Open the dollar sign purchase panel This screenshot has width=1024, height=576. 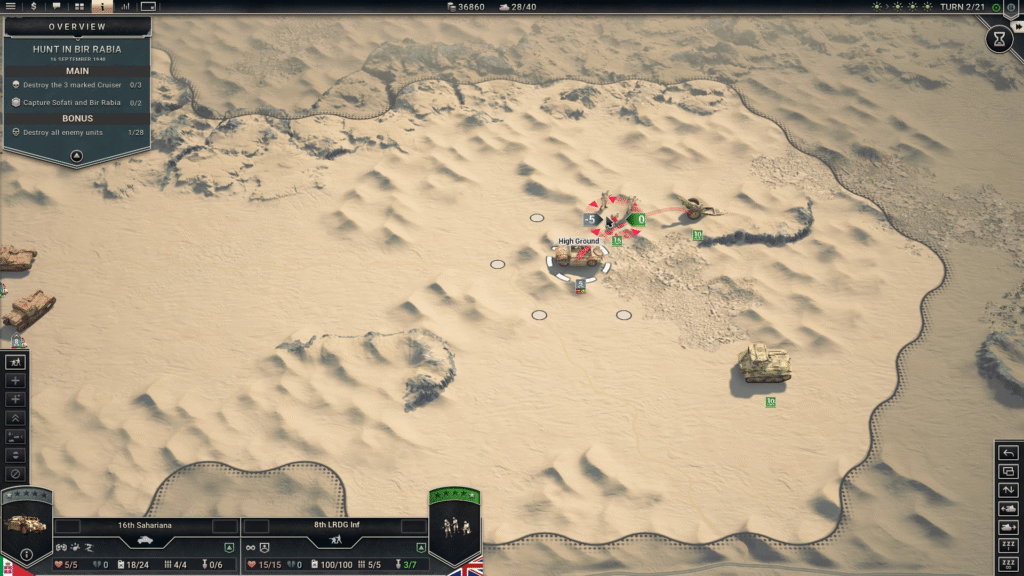33,7
